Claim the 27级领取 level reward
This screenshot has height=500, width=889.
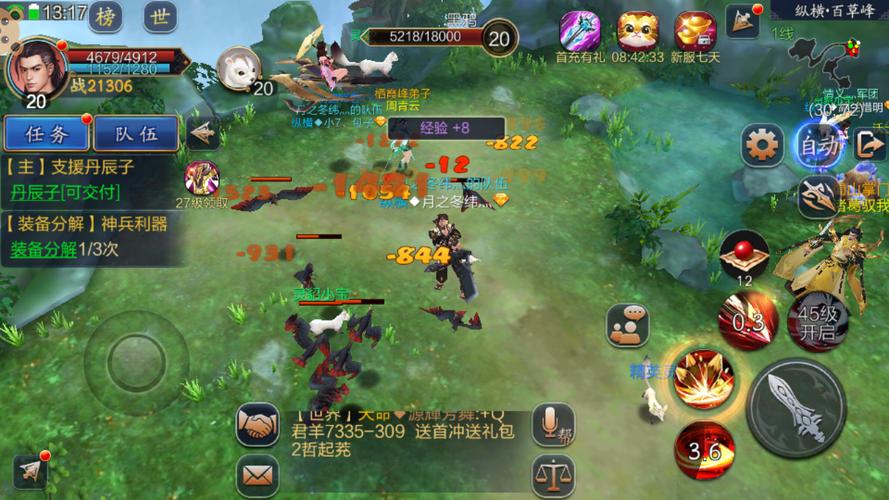pyautogui.click(x=202, y=180)
